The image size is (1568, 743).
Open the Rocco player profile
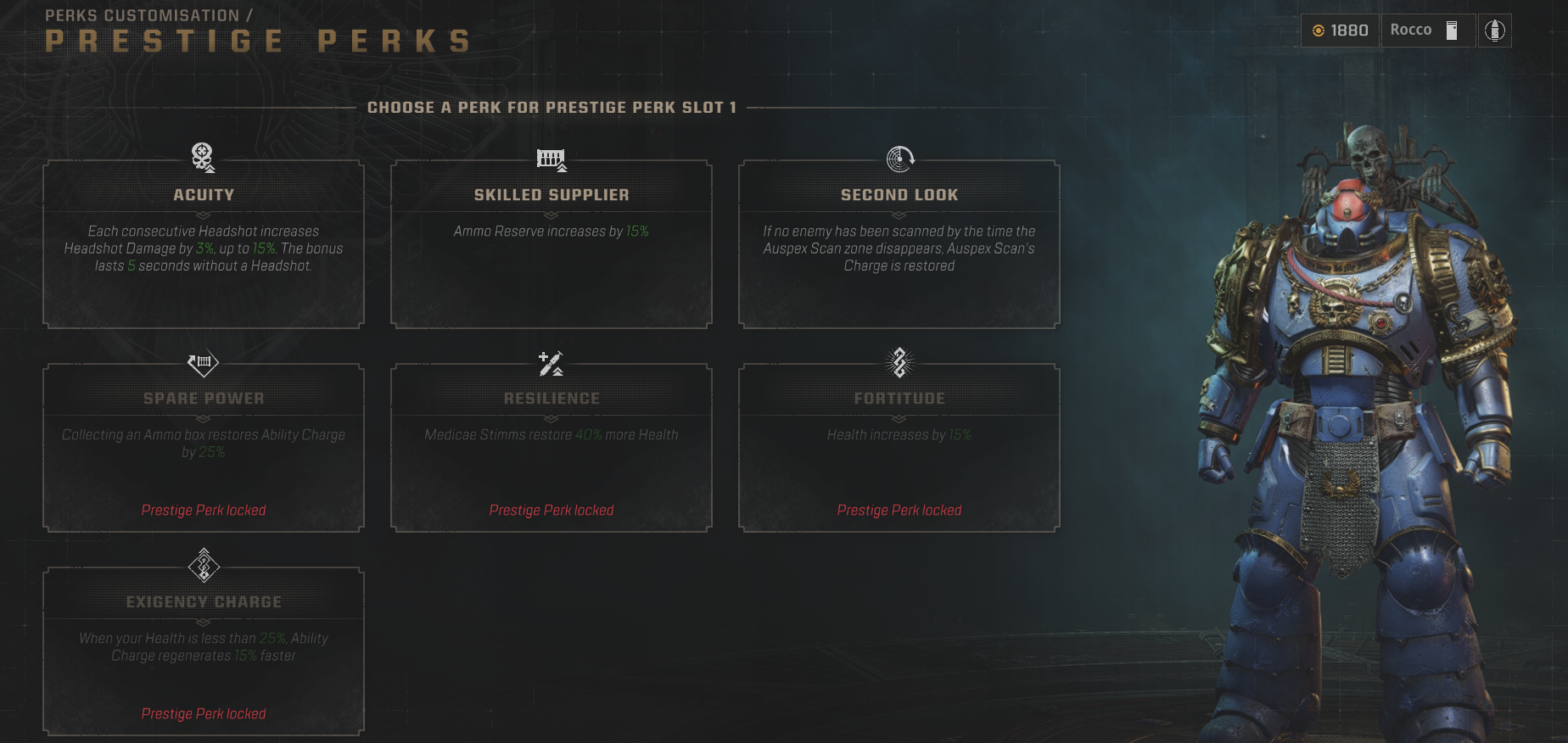click(x=1423, y=31)
